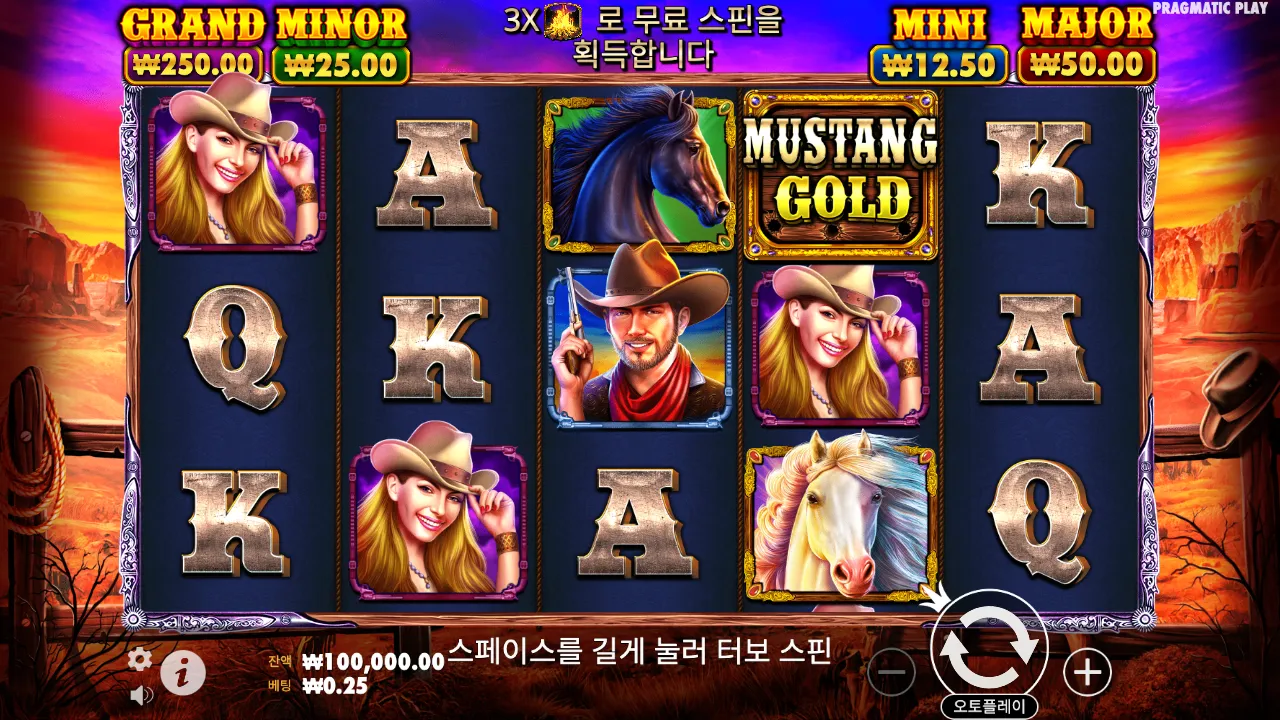Click the cowboy symbol holding a pistol
The height and width of the screenshot is (720, 1280).
[x=637, y=345]
